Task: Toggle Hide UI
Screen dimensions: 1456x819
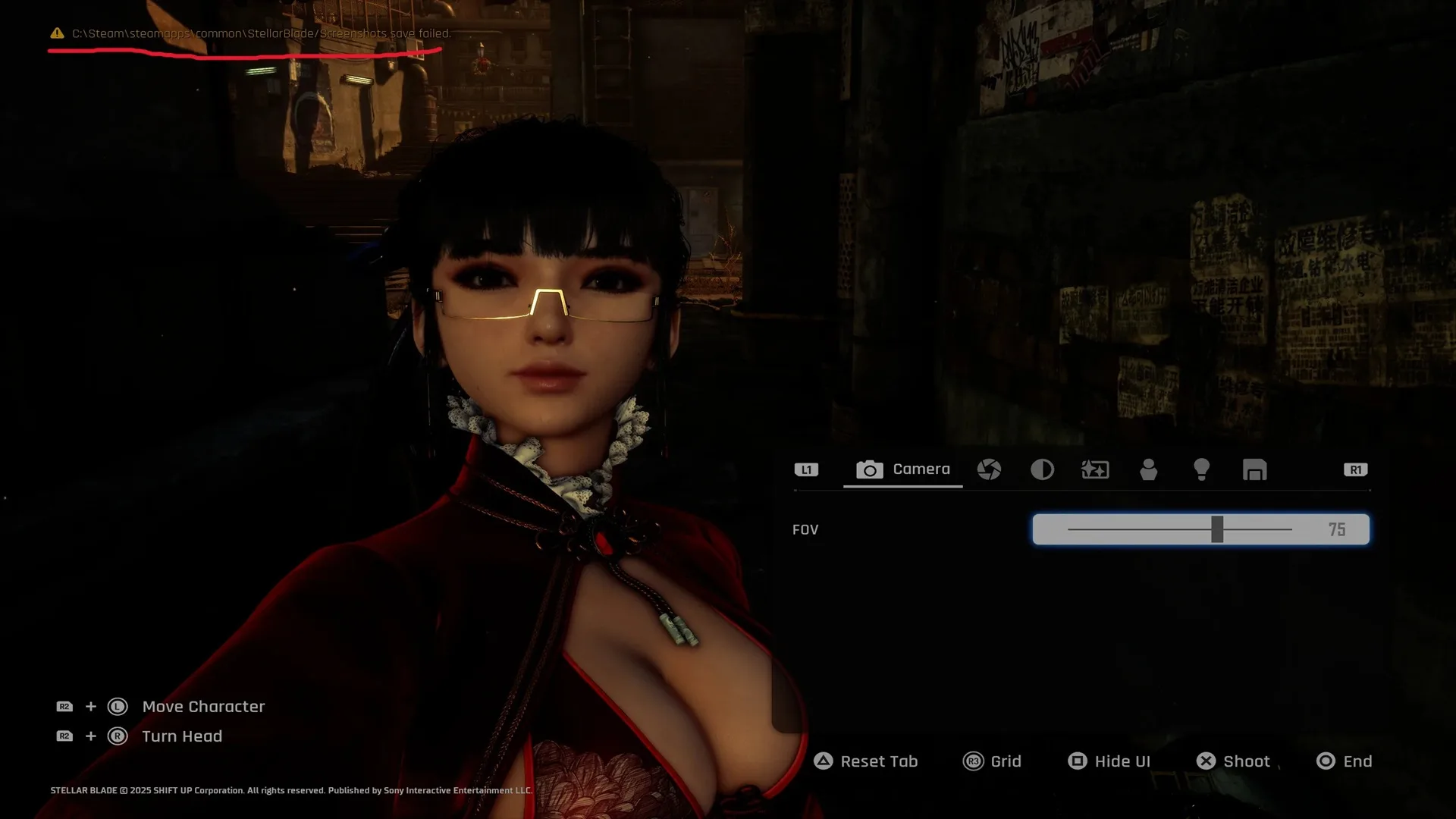Action: coord(1109,761)
